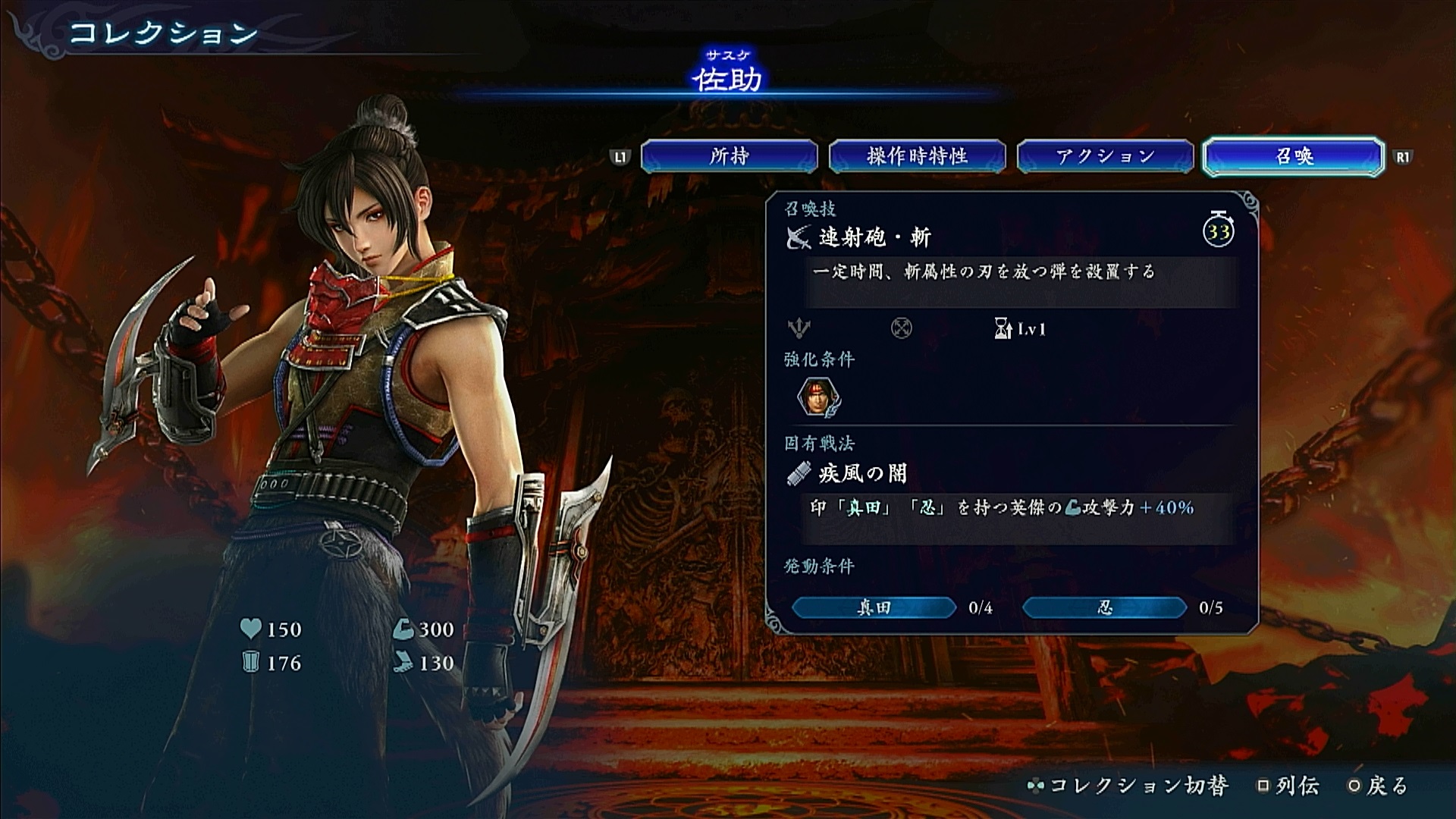The height and width of the screenshot is (819, 1456).
Task: Open the 列伝 biography
Action: 1289,786
